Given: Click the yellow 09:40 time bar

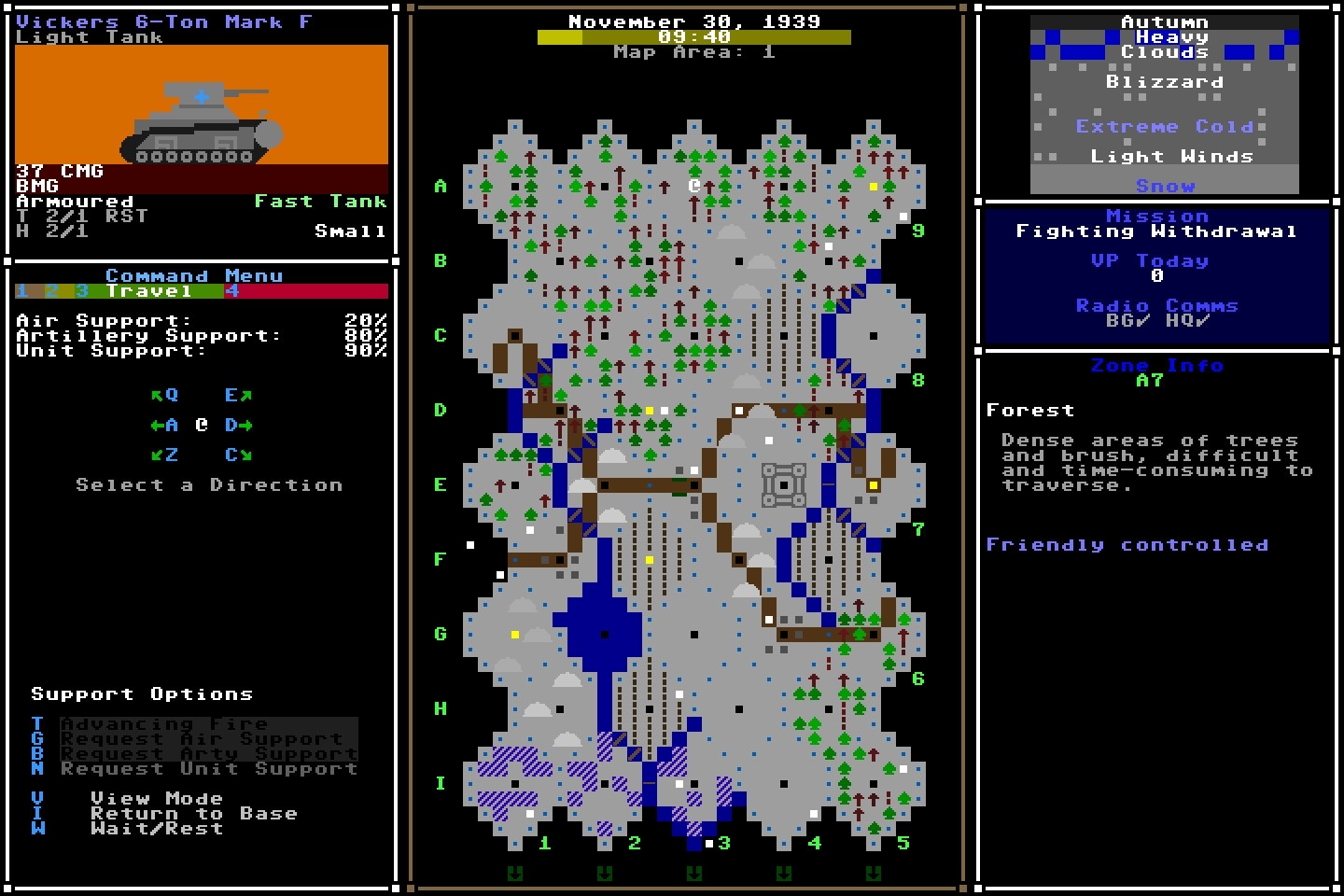Looking at the screenshot, I should [x=693, y=38].
